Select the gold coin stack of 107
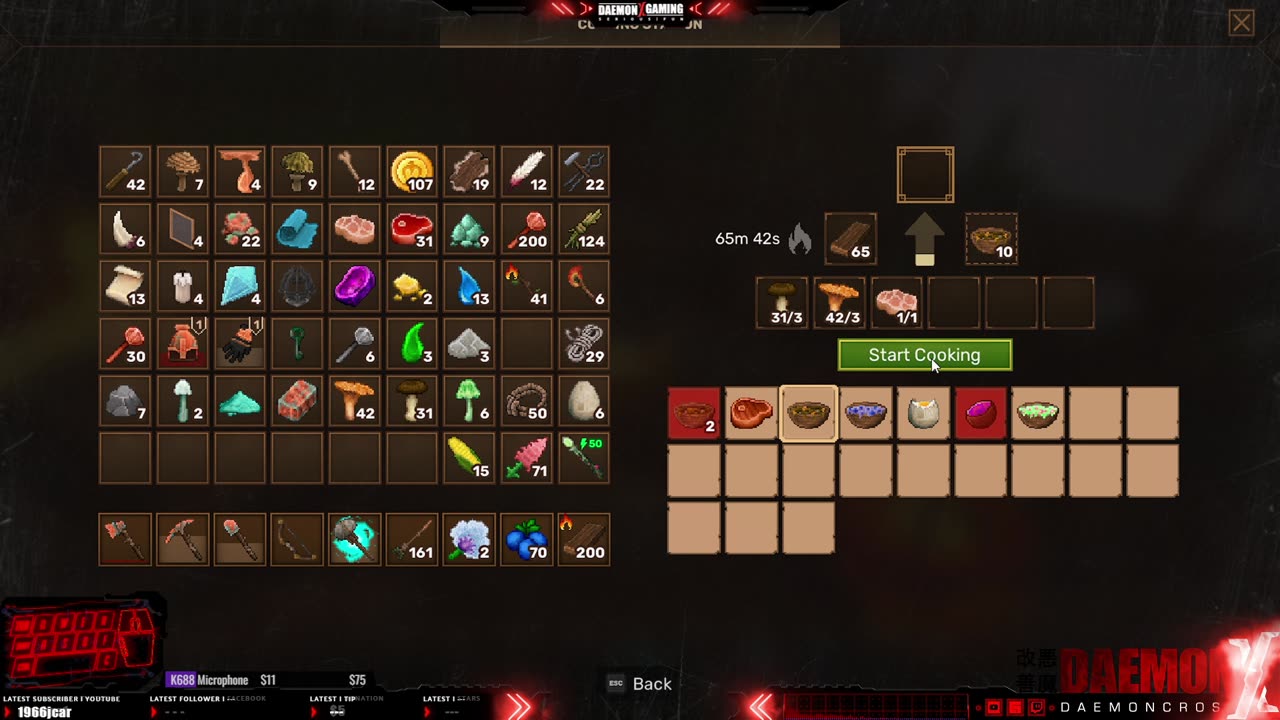The image size is (1280, 720). (412, 172)
